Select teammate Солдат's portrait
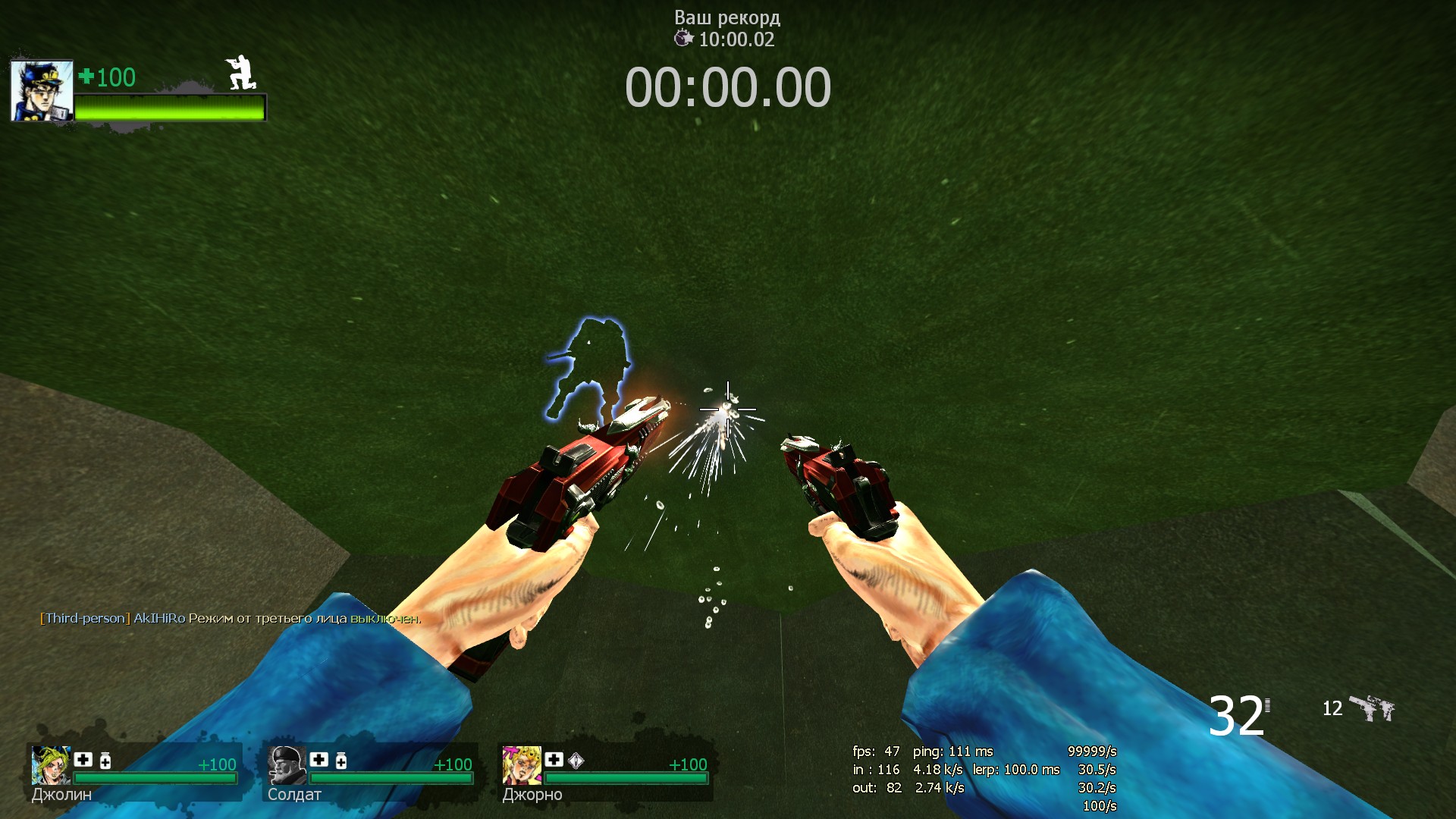 click(287, 765)
